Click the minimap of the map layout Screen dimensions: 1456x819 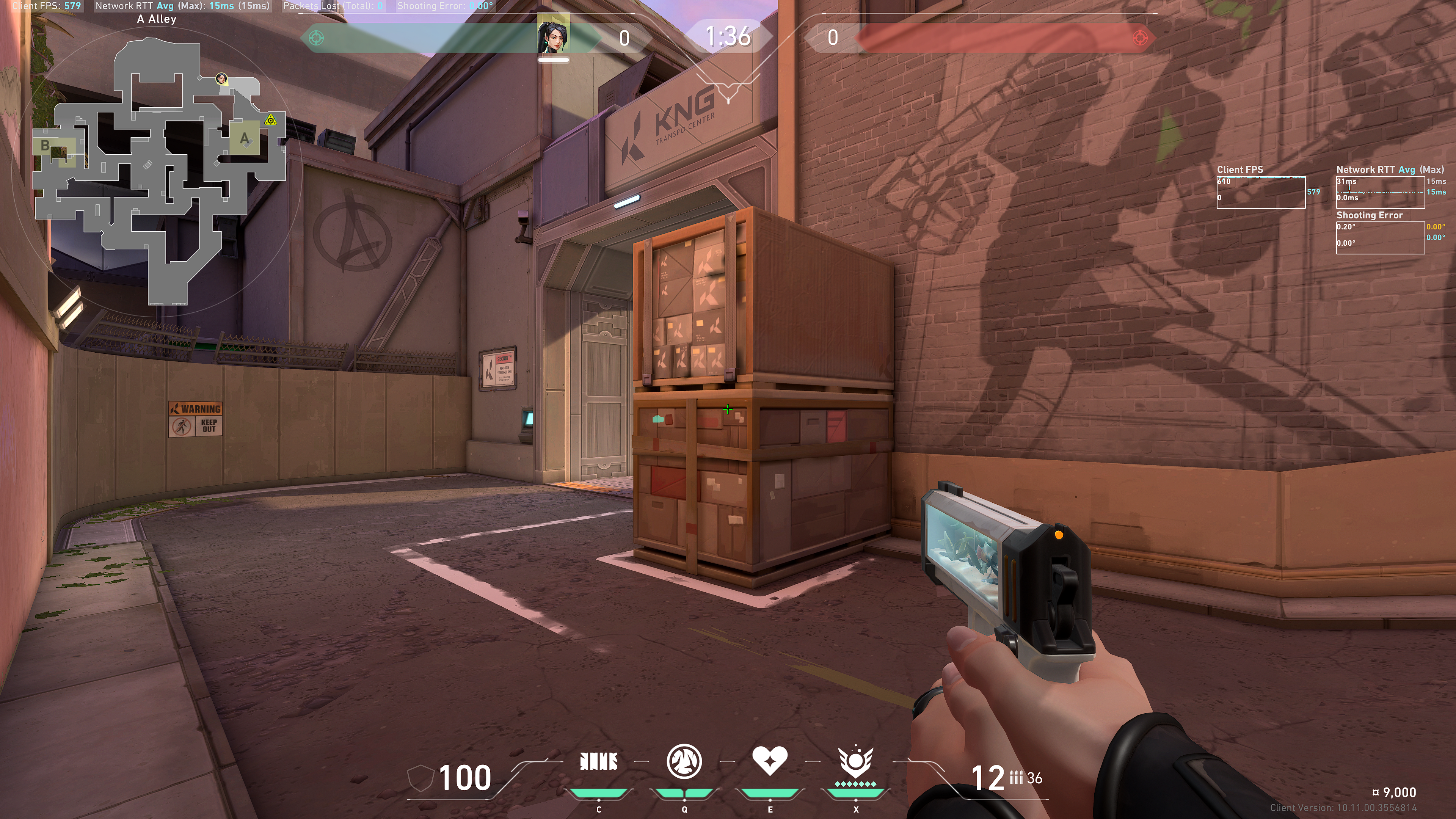pos(158,169)
